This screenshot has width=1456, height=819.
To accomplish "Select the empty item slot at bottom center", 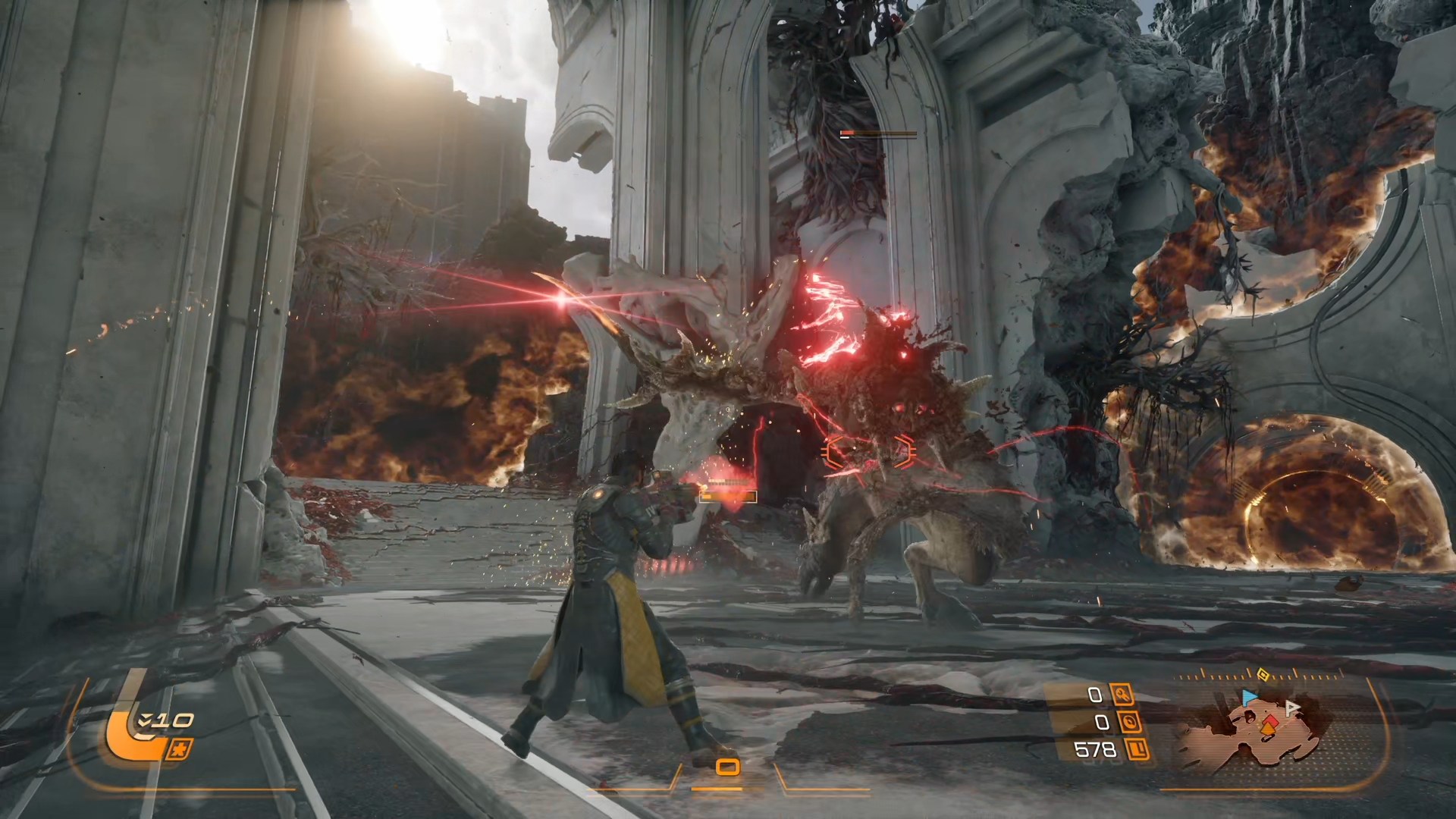I will click(x=727, y=768).
